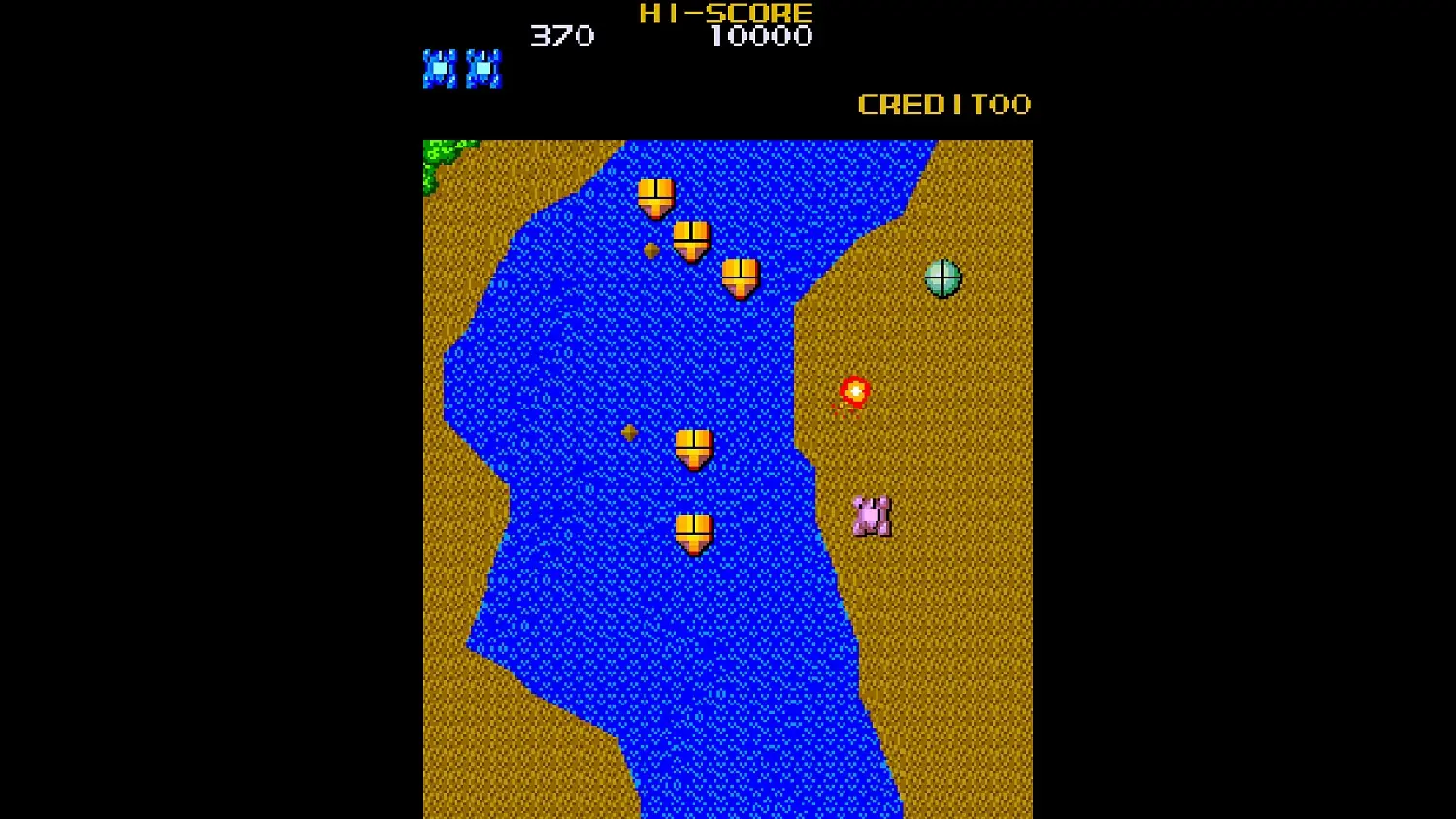Click the current score reading 370

[561, 37]
